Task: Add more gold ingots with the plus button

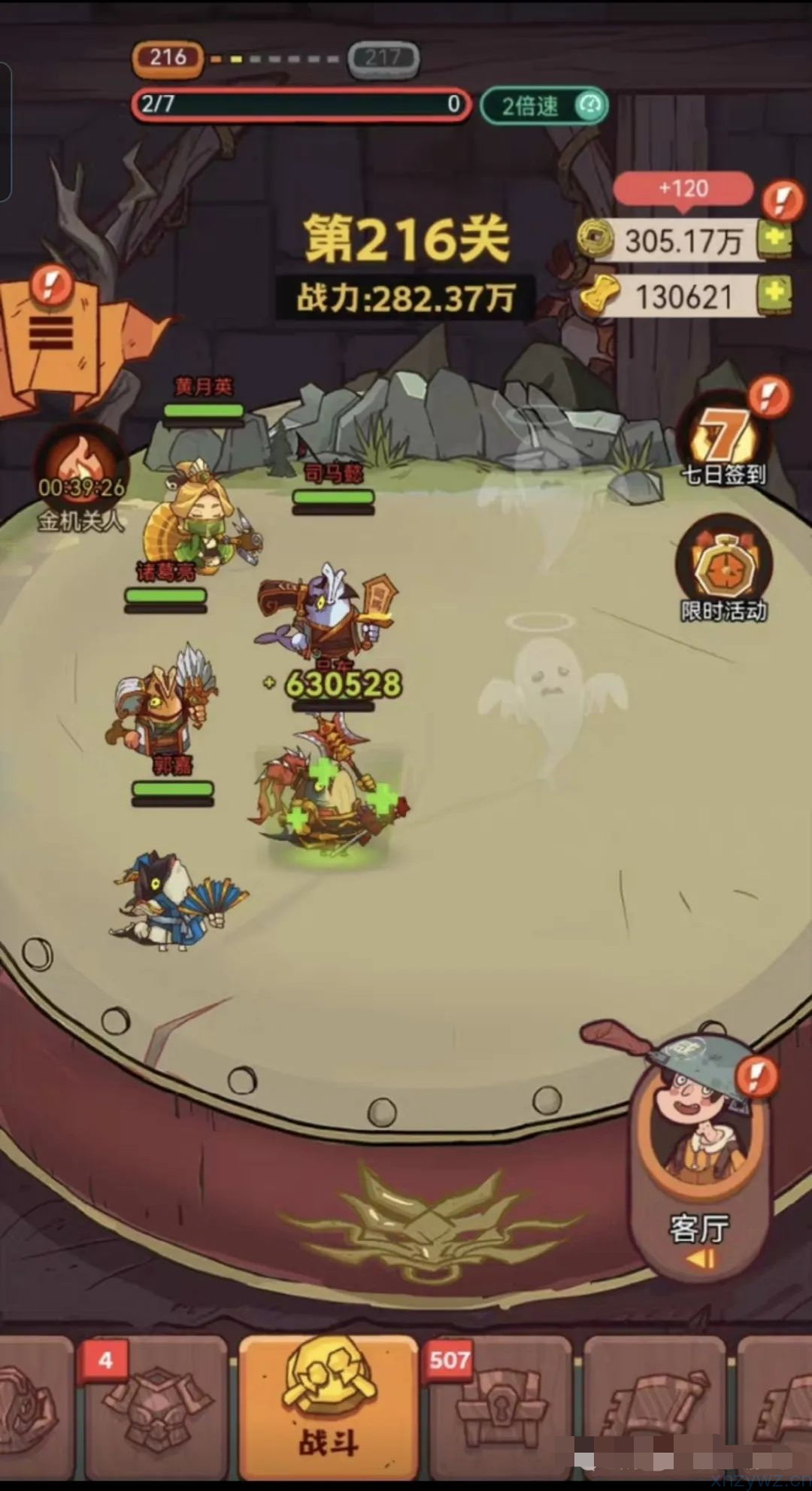Action: click(x=774, y=295)
